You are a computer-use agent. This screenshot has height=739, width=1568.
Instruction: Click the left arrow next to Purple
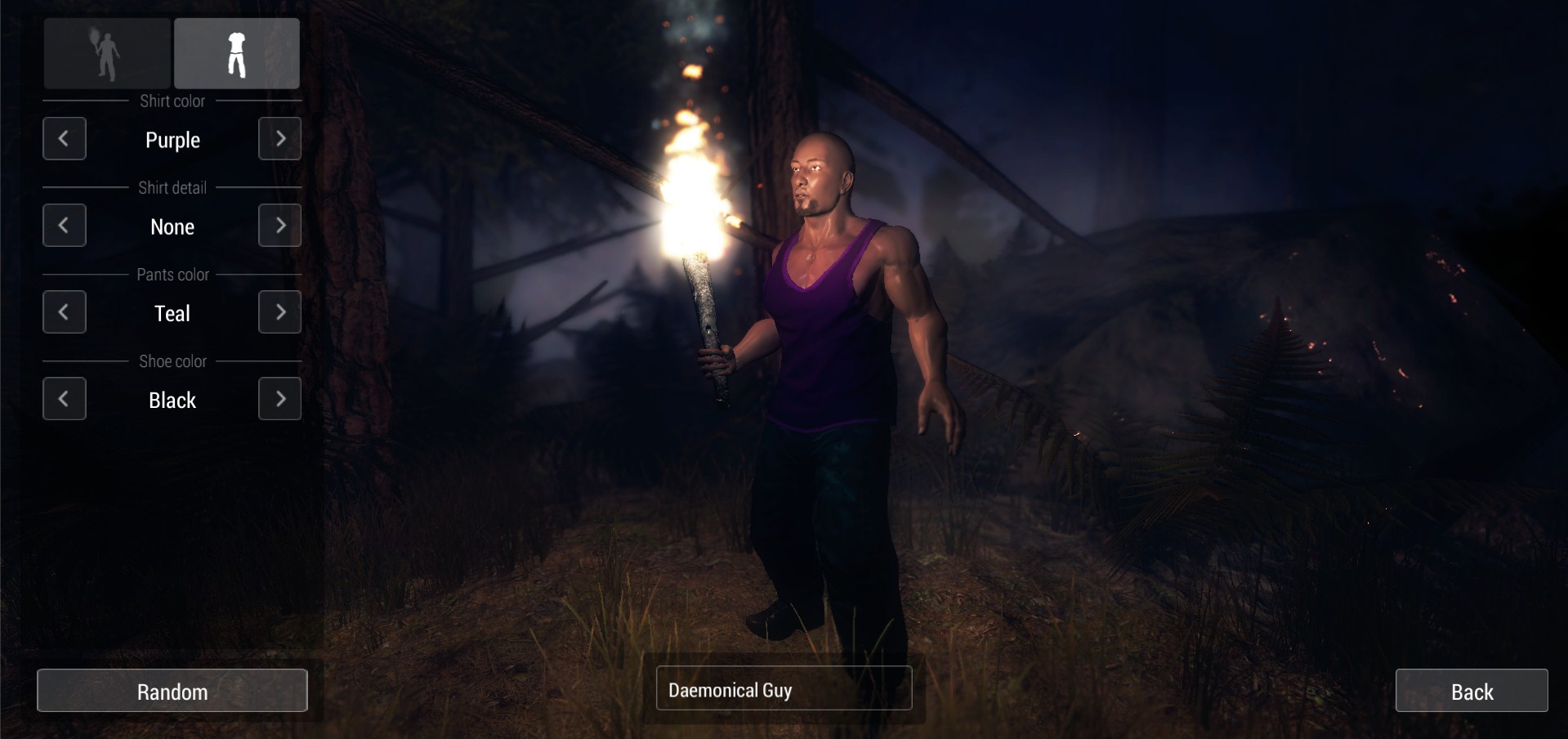click(65, 139)
